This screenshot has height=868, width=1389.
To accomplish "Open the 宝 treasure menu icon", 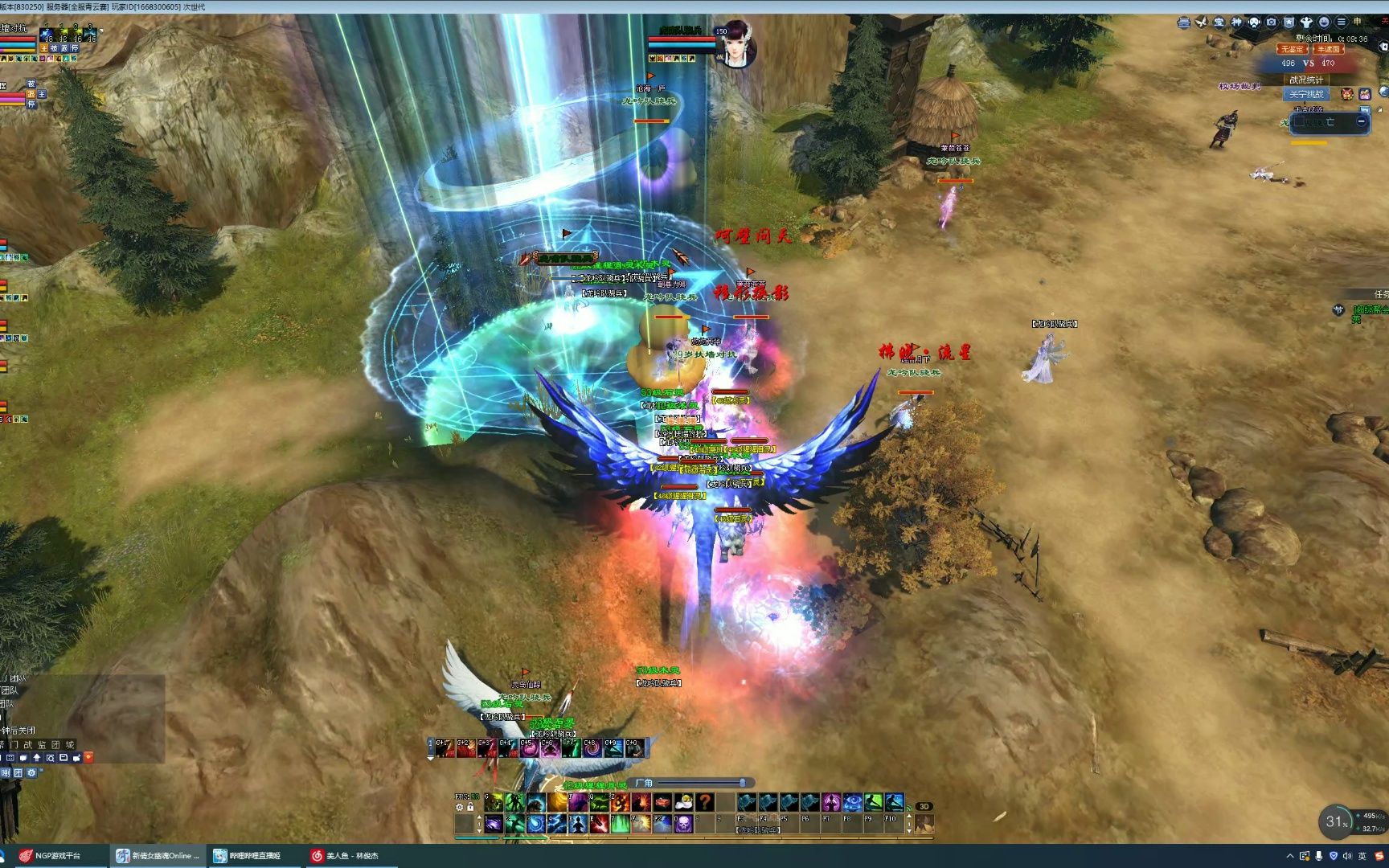I will (1219, 23).
